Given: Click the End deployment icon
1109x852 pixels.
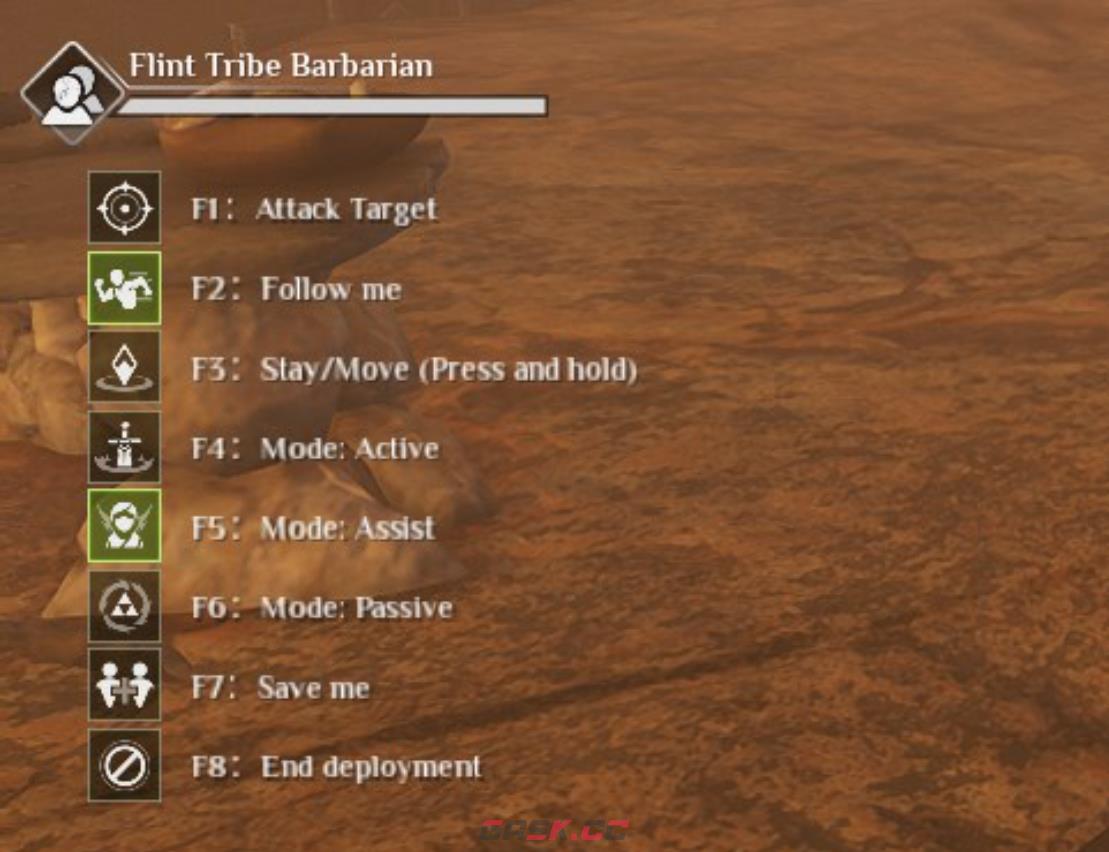Looking at the screenshot, I should point(124,765).
